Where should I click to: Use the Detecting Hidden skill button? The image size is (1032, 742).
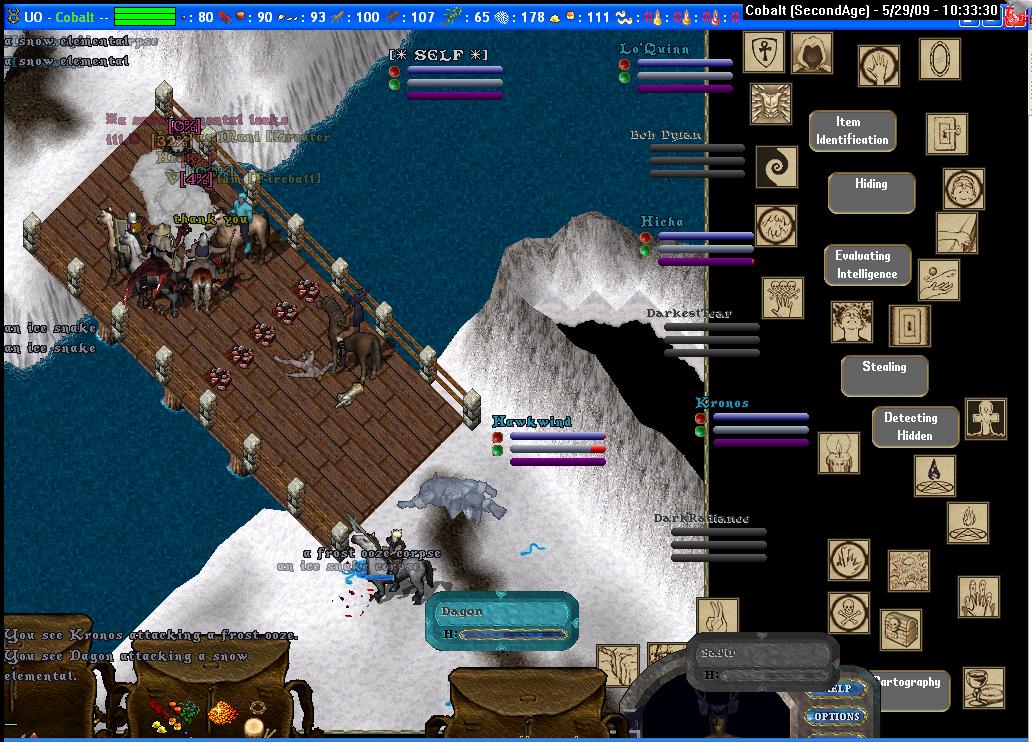point(914,426)
